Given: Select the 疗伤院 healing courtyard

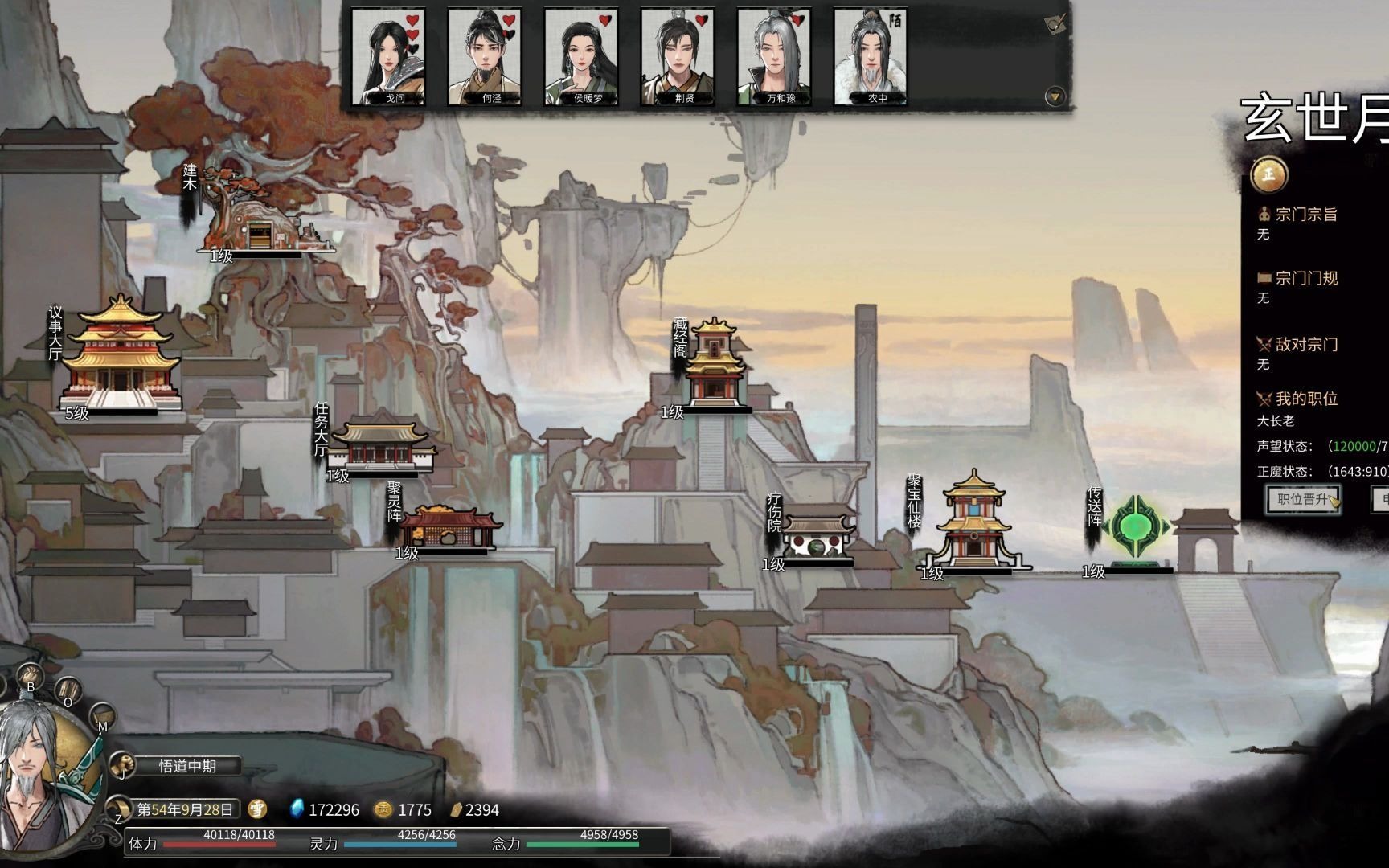Looking at the screenshot, I should (817, 534).
